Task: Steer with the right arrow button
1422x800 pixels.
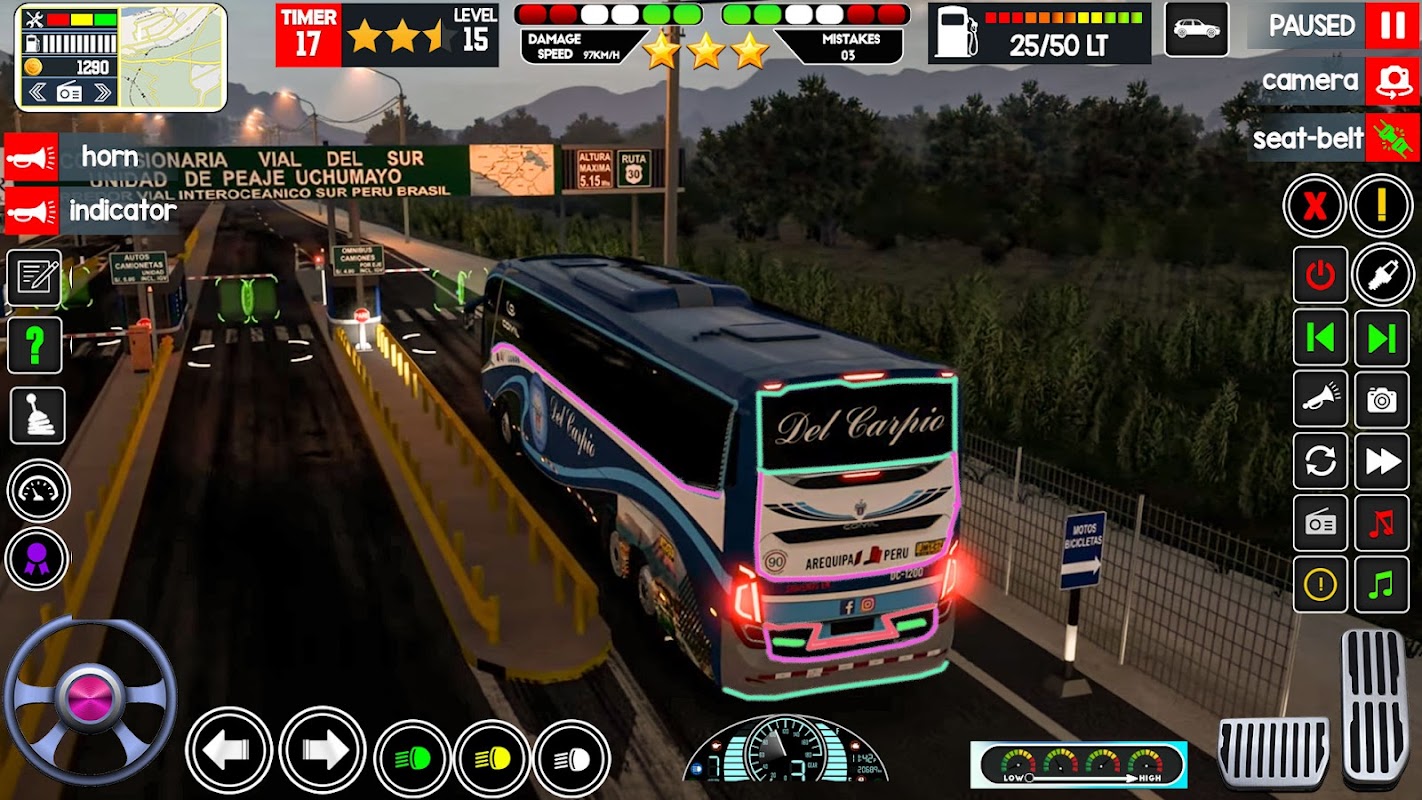Action: pos(322,751)
